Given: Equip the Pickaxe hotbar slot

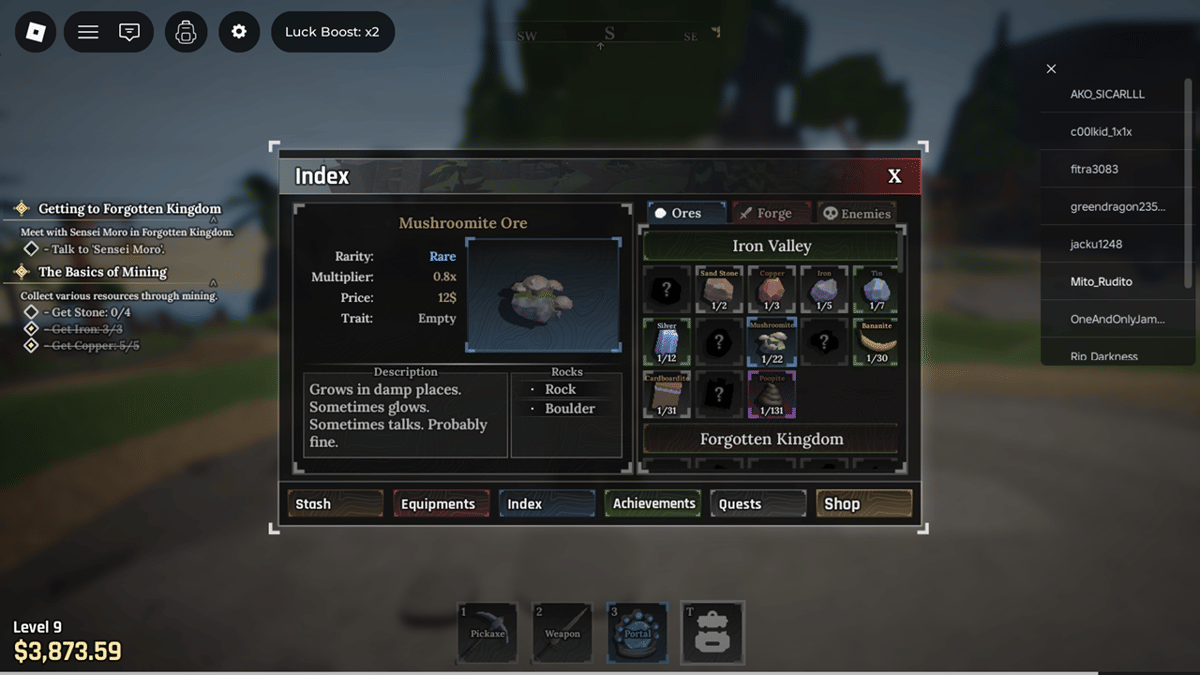Looking at the screenshot, I should (487, 632).
